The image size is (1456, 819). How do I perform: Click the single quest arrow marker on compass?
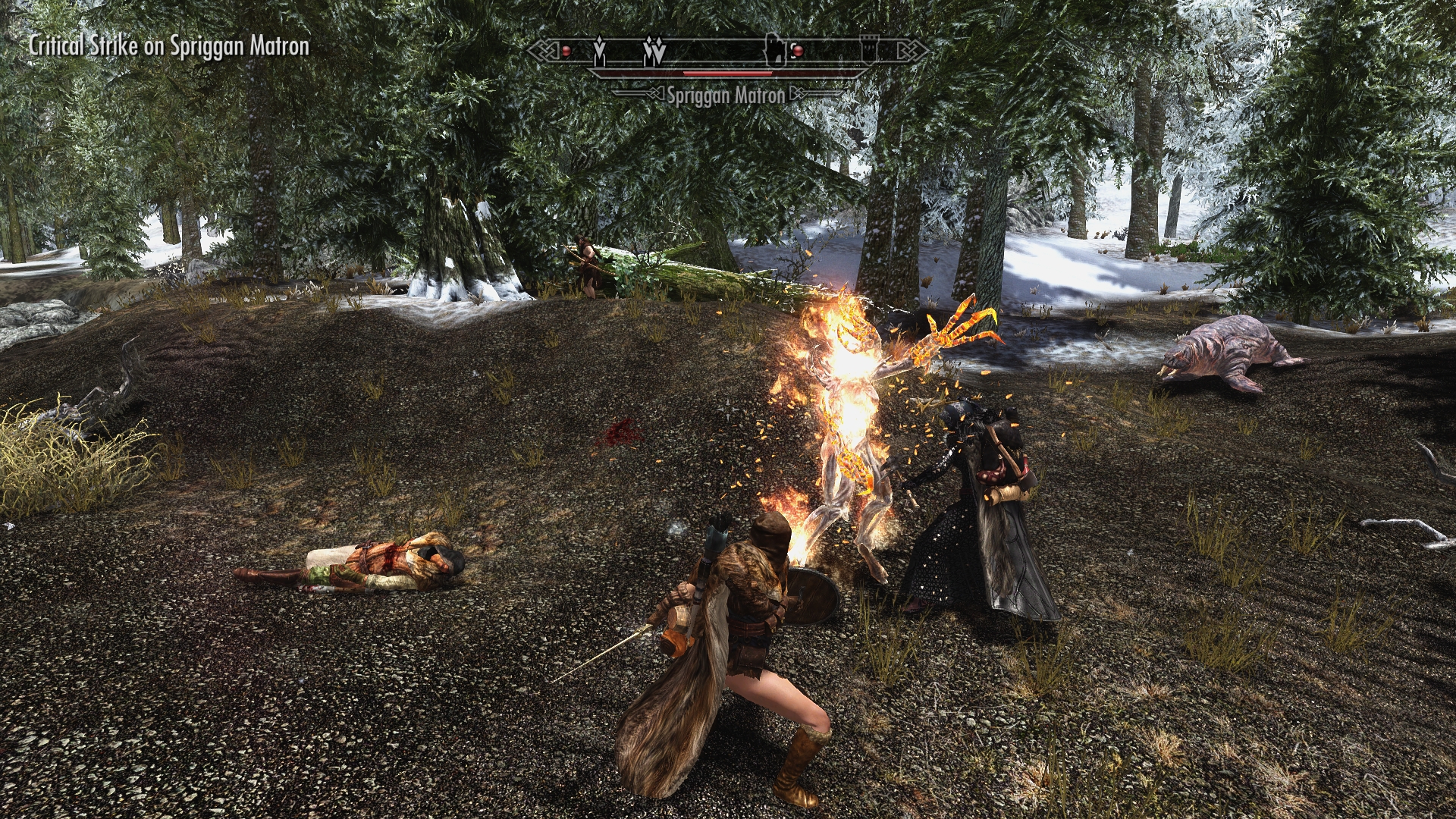point(600,51)
